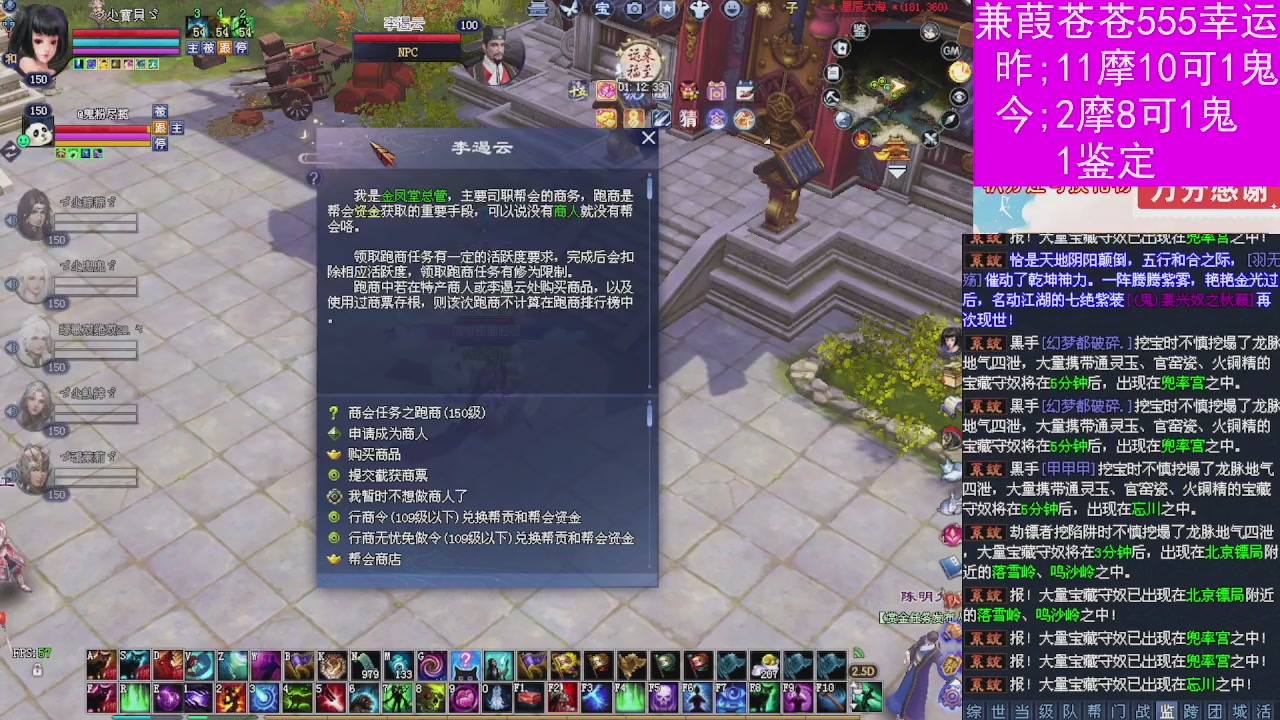The height and width of the screenshot is (720, 1280).
Task: Open the 宝 treasure icon on top bar
Action: click(605, 11)
